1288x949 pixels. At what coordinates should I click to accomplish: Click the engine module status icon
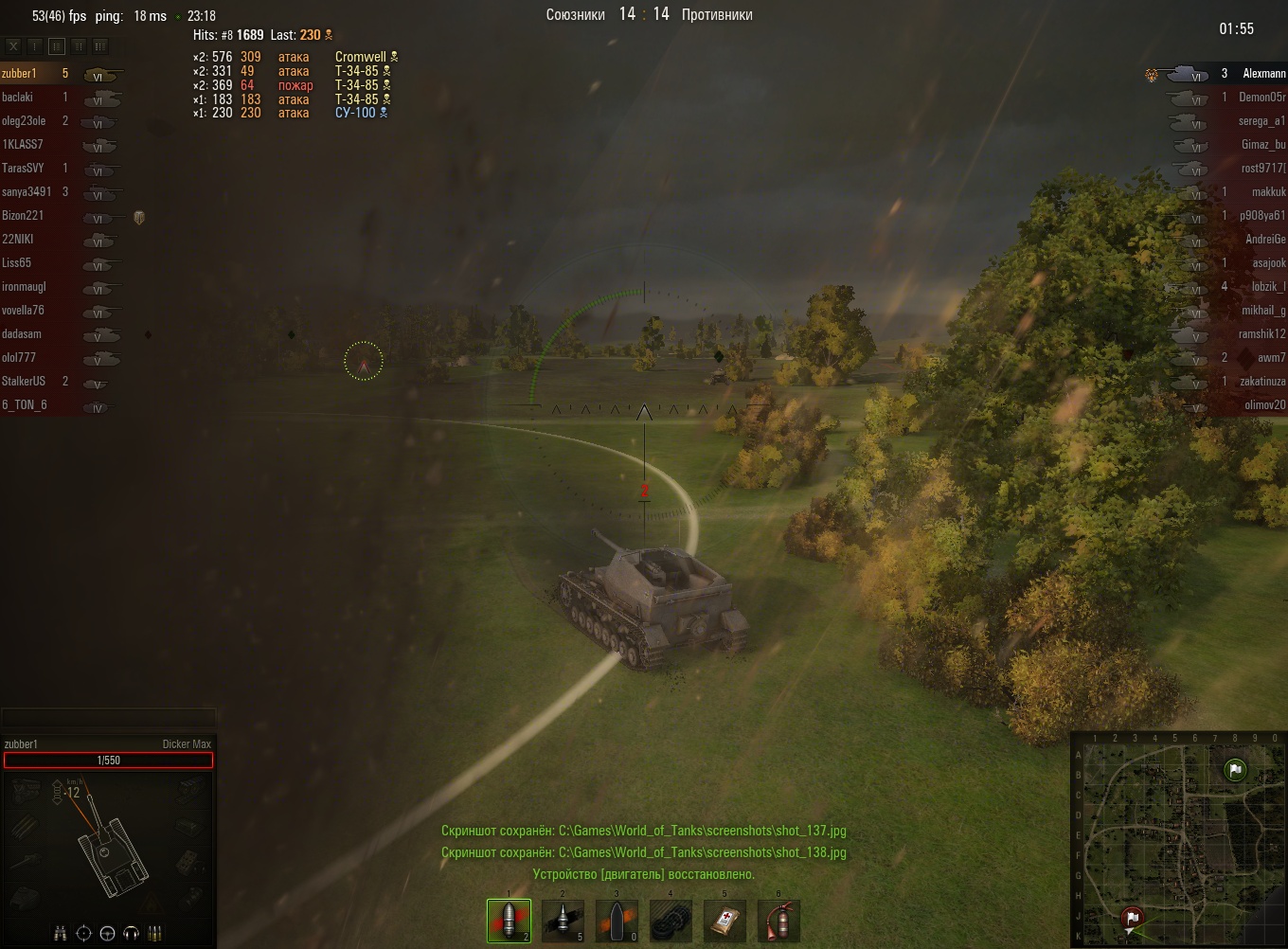tap(26, 789)
